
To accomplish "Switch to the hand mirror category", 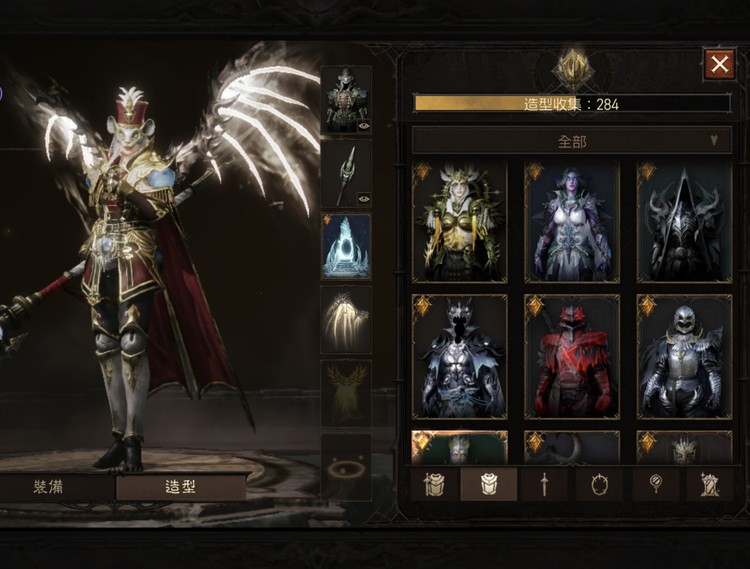I will pos(656,485).
